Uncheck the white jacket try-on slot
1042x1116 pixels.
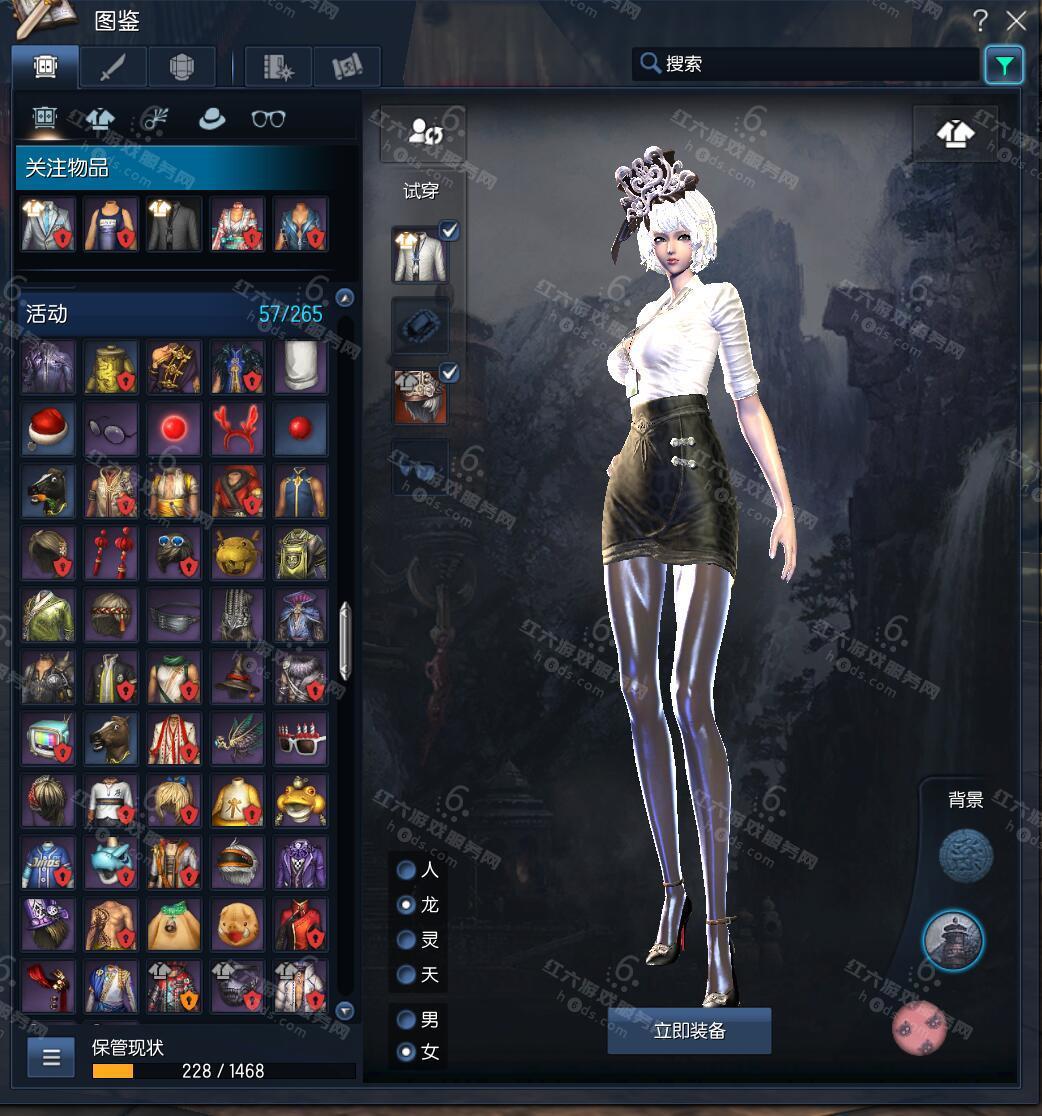[x=450, y=232]
